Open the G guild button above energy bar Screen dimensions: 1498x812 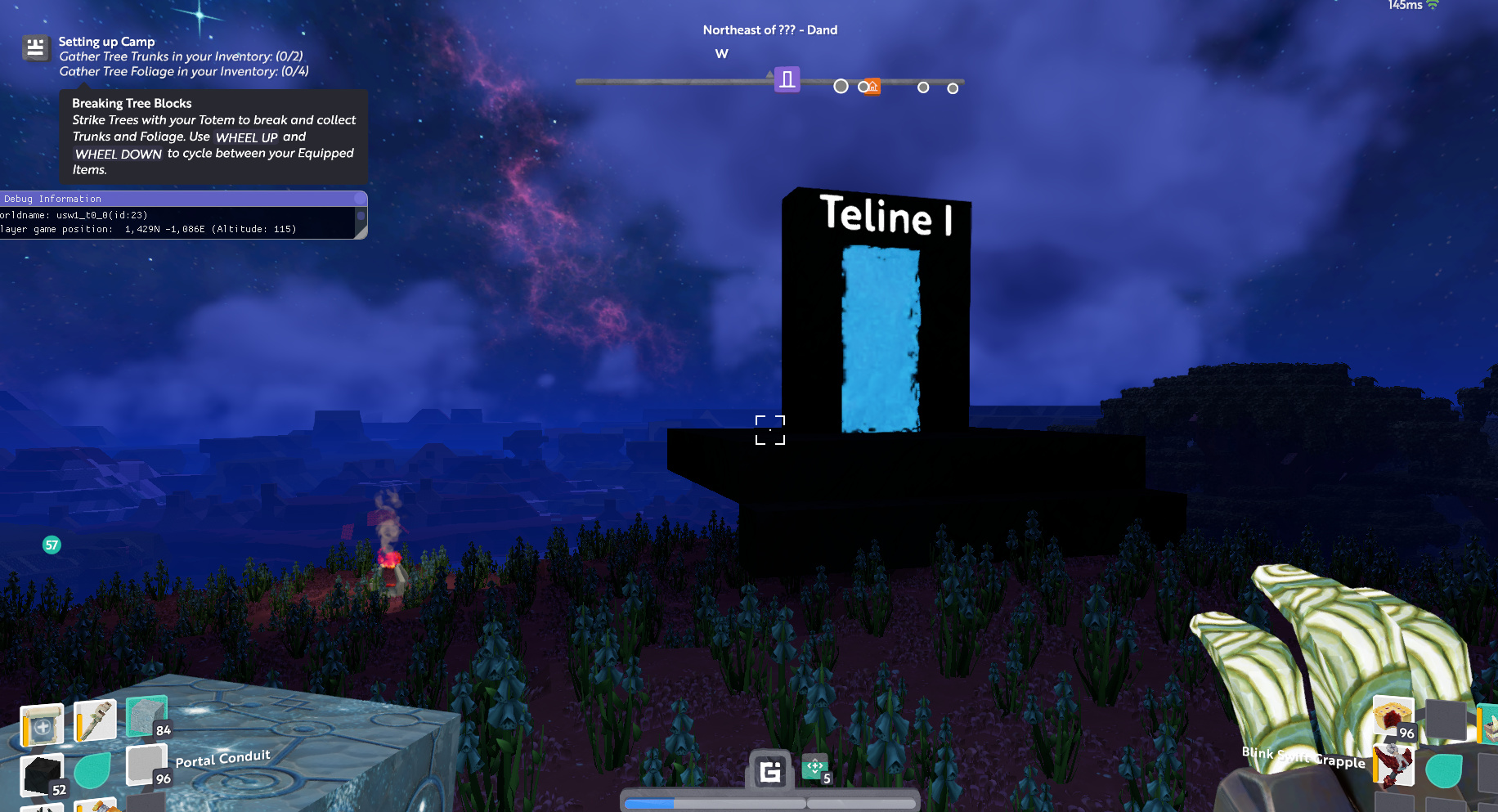pyautogui.click(x=770, y=771)
